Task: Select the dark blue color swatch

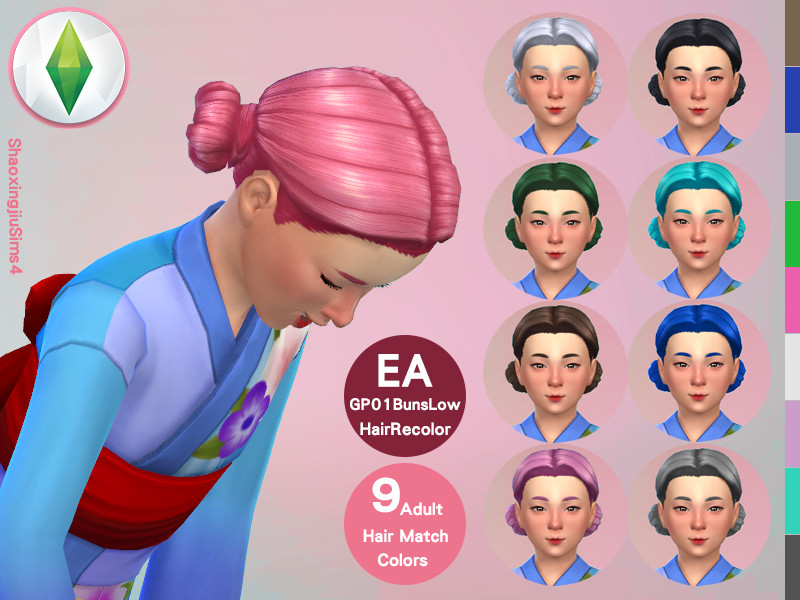Action: [792, 100]
